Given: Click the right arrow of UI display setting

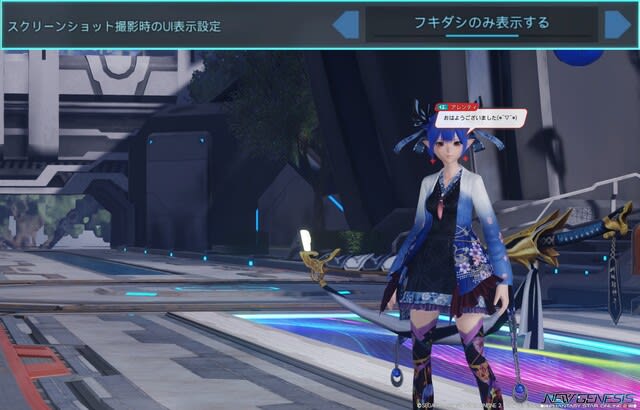Looking at the screenshot, I should pyautogui.click(x=617, y=24).
